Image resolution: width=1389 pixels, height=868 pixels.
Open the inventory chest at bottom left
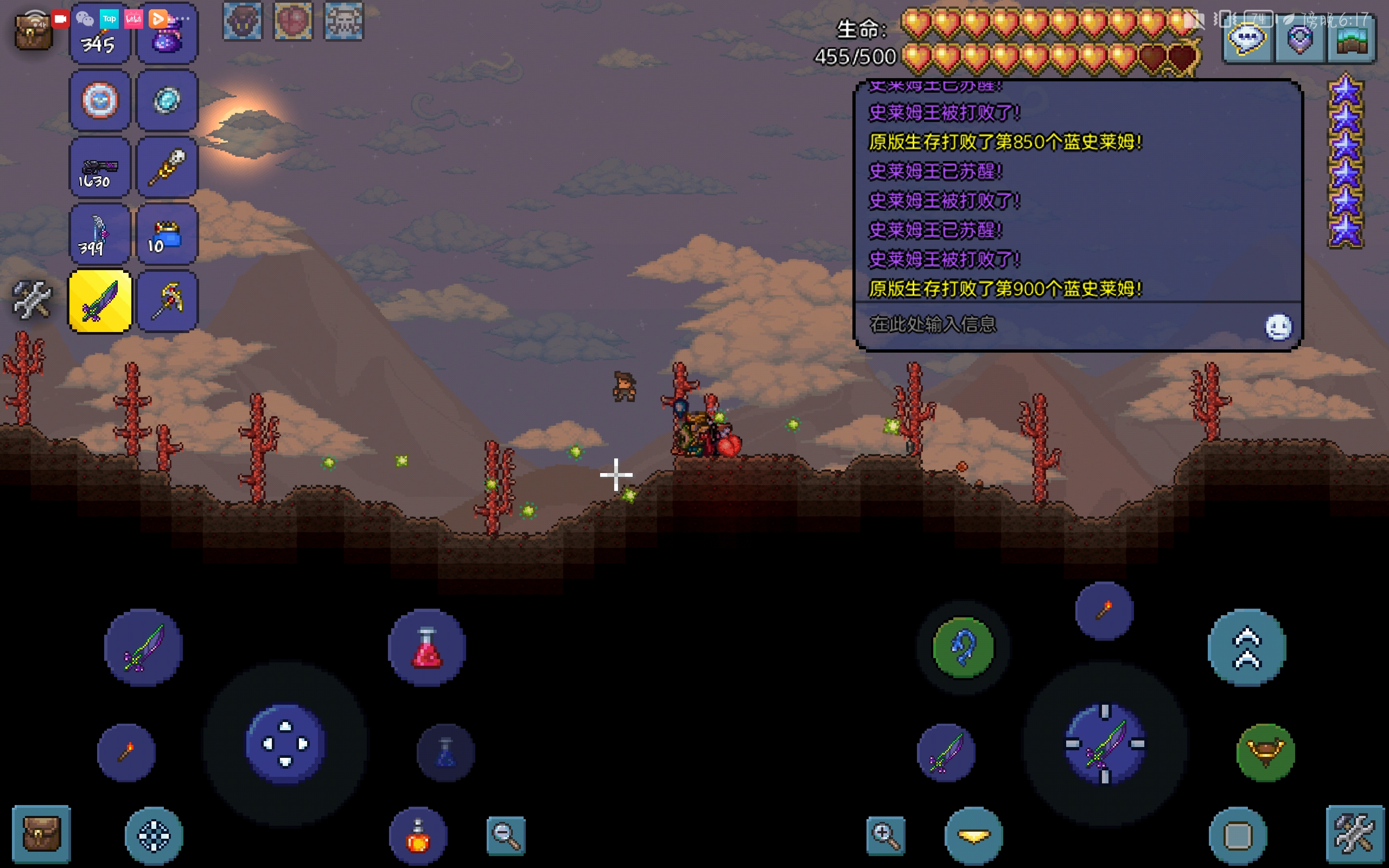coord(41,835)
